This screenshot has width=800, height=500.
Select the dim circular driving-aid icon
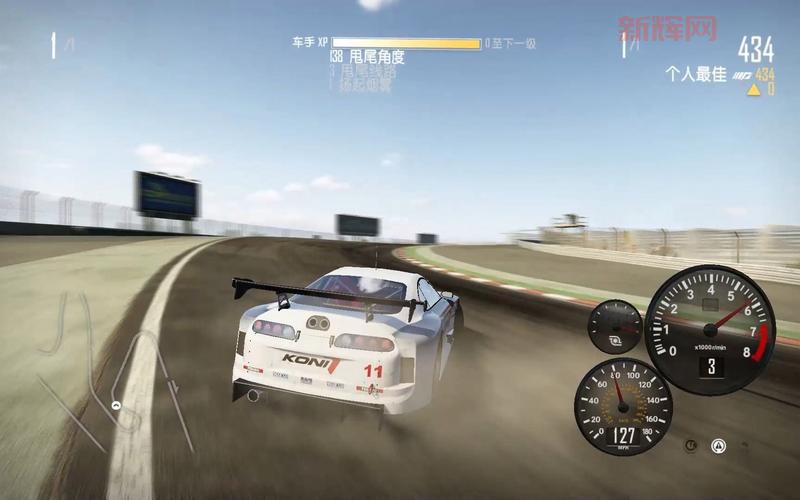pyautogui.click(x=691, y=445)
